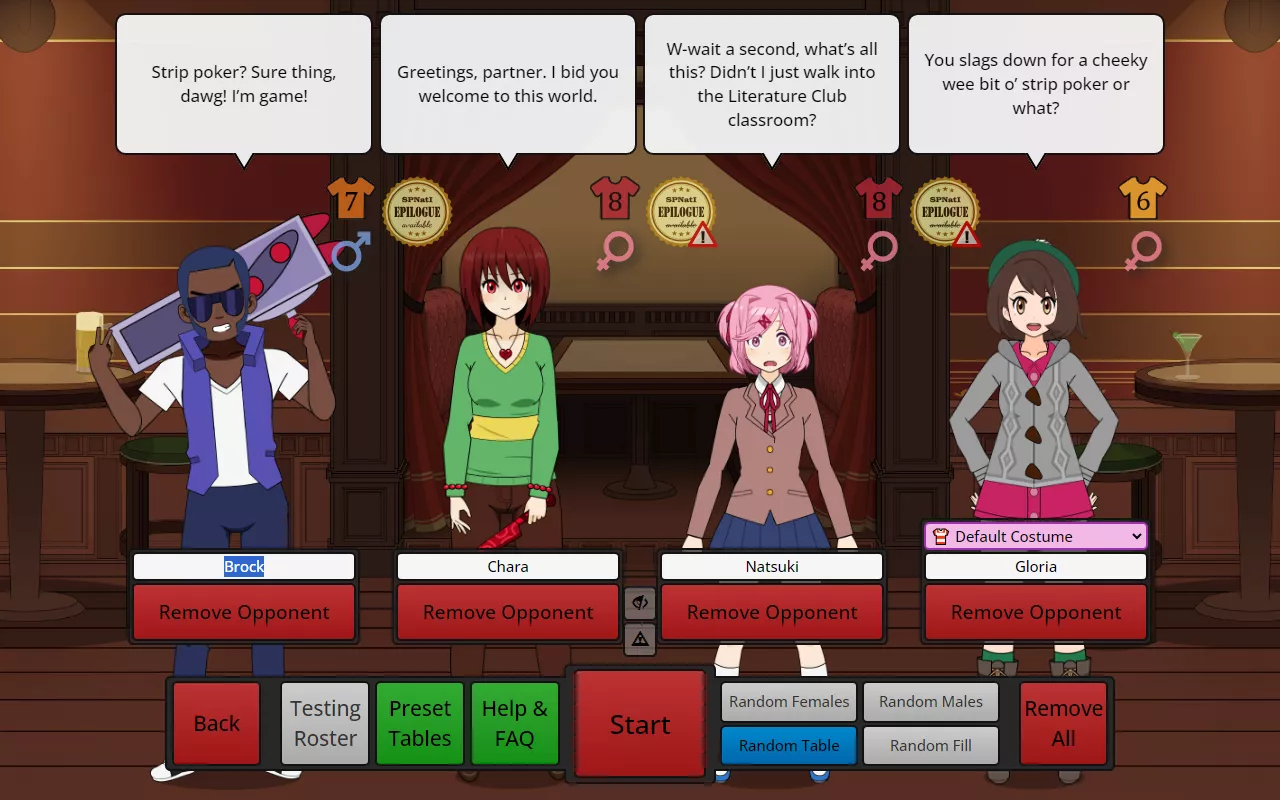Click Brock's name input field
The height and width of the screenshot is (800, 1280).
243,566
